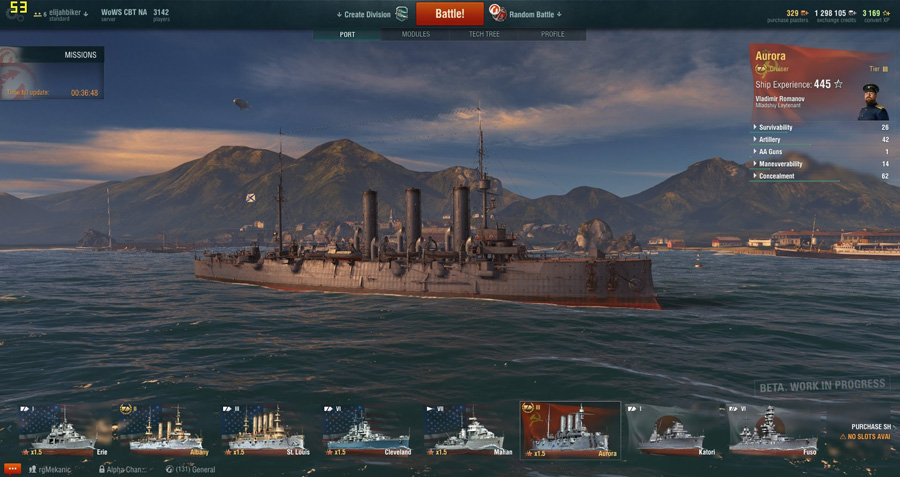Select the Port tab
Screen dimensions: 900x477
point(347,34)
